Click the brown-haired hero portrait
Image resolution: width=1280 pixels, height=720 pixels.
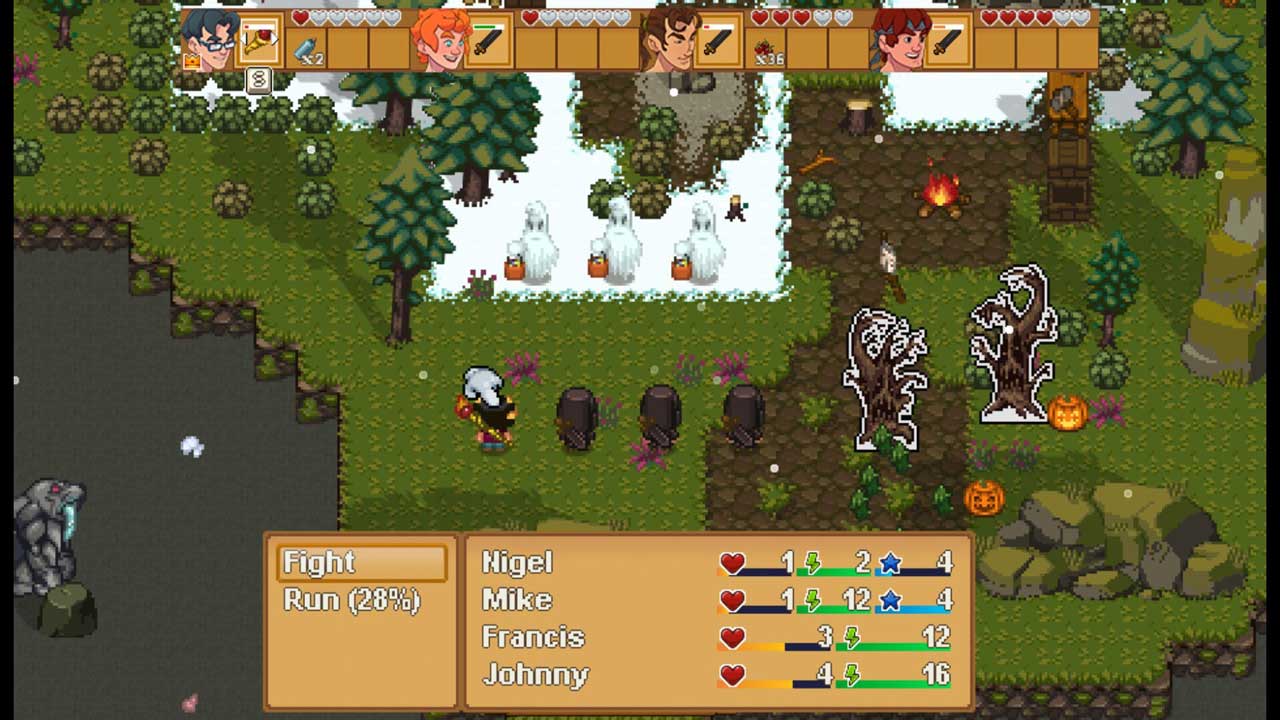[x=668, y=40]
